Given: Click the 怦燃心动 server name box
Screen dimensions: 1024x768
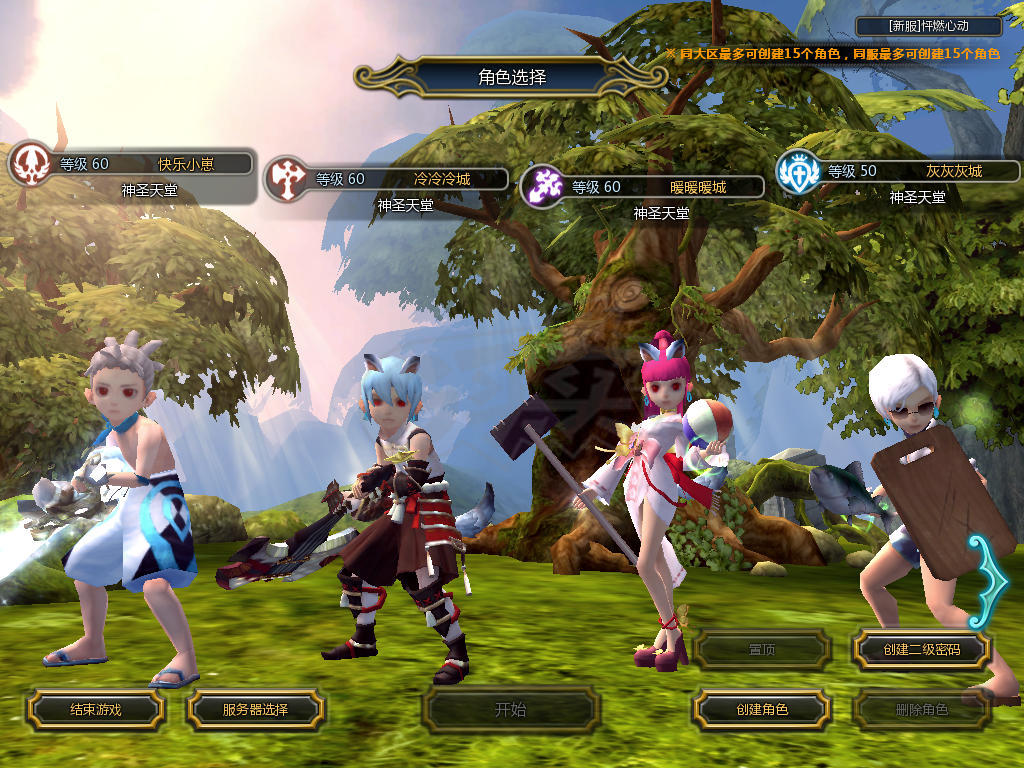Looking at the screenshot, I should pyautogui.click(x=929, y=27).
